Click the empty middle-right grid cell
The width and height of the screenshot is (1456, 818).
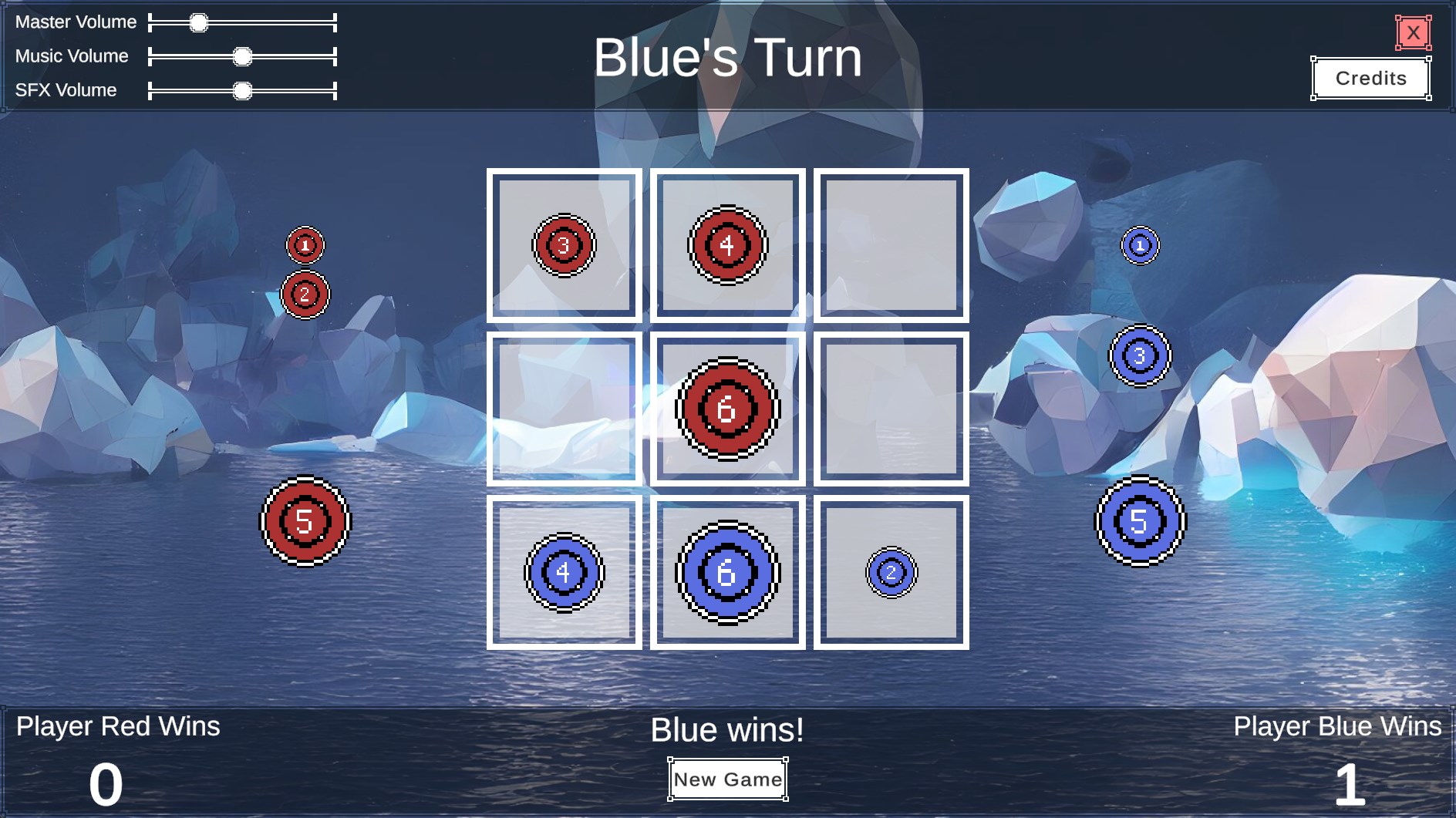(891, 410)
